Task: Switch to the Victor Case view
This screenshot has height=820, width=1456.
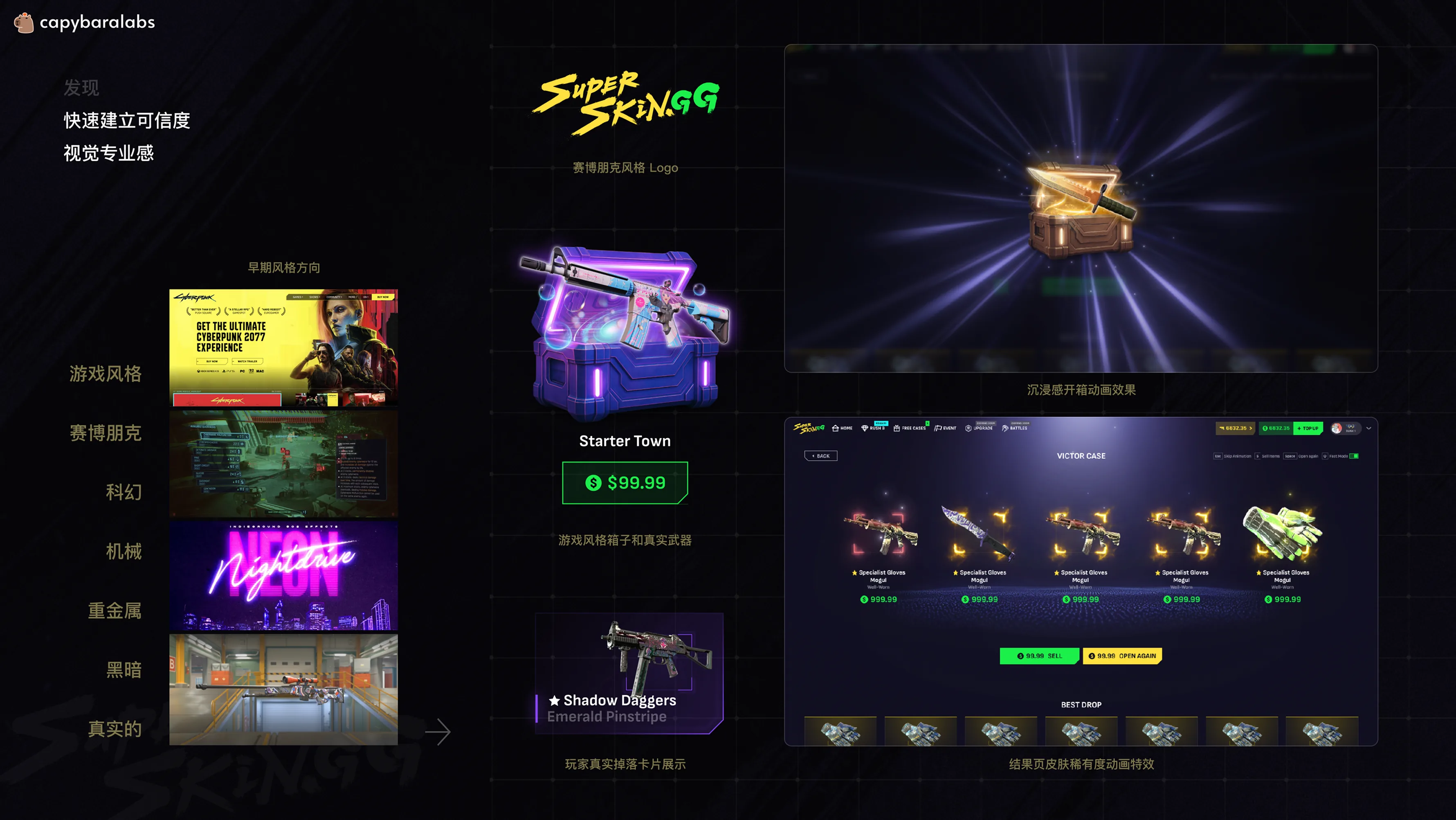Action: pyautogui.click(x=1081, y=455)
